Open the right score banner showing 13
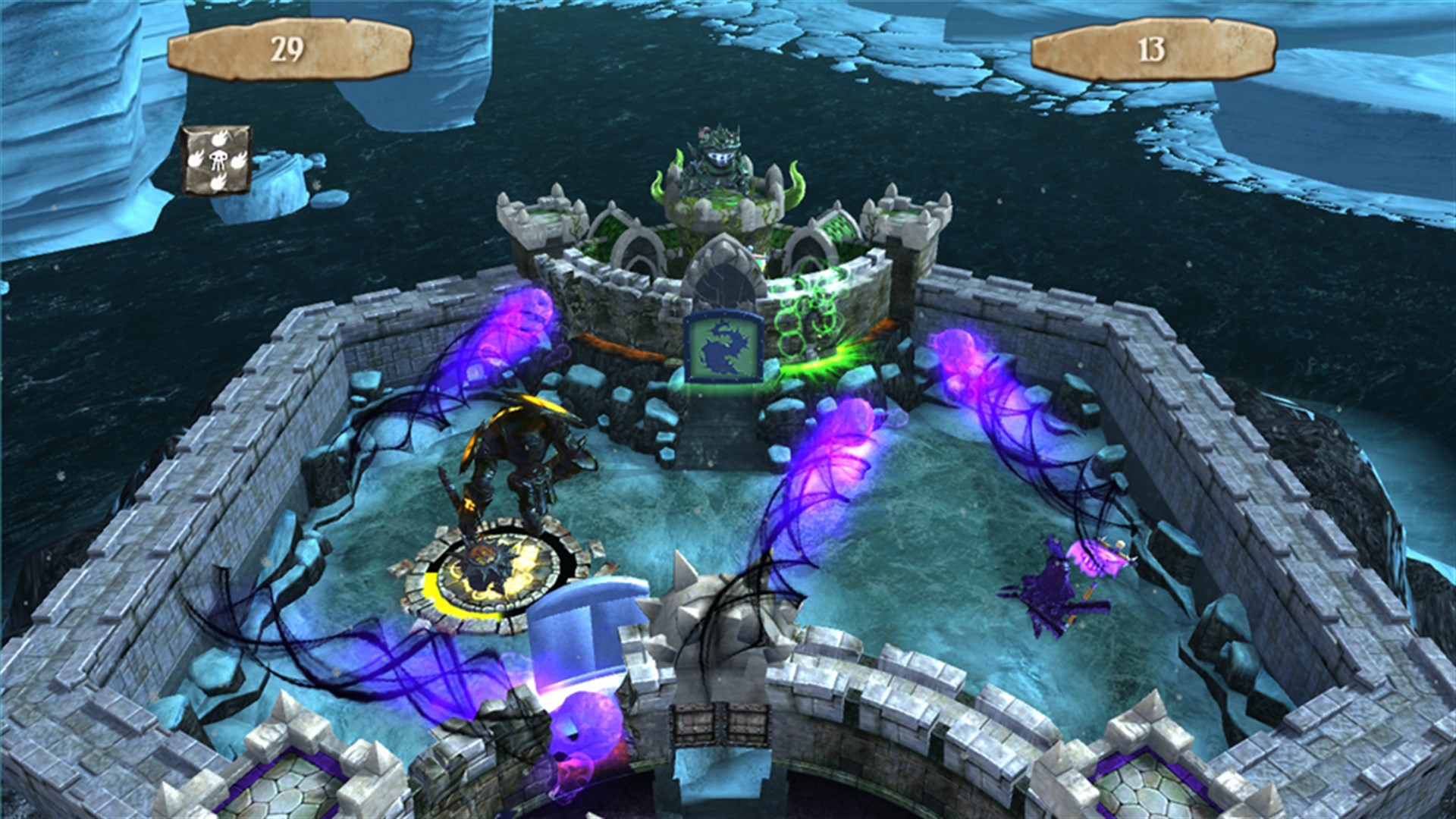 click(1153, 48)
